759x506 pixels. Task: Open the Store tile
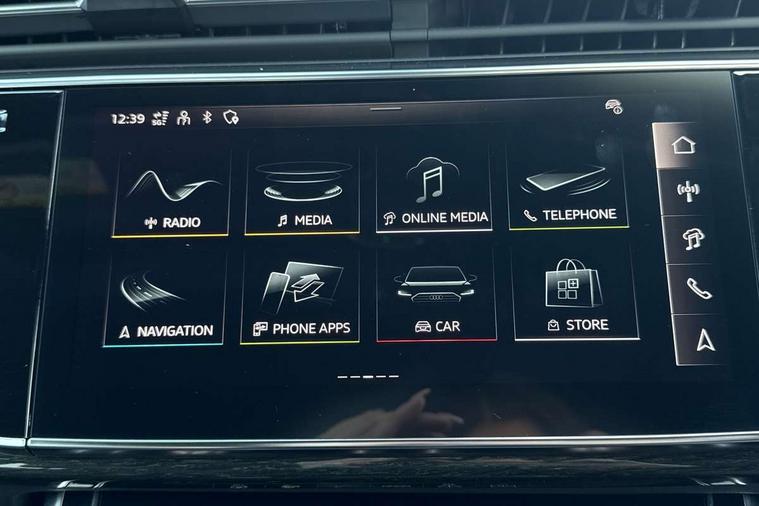coord(575,295)
